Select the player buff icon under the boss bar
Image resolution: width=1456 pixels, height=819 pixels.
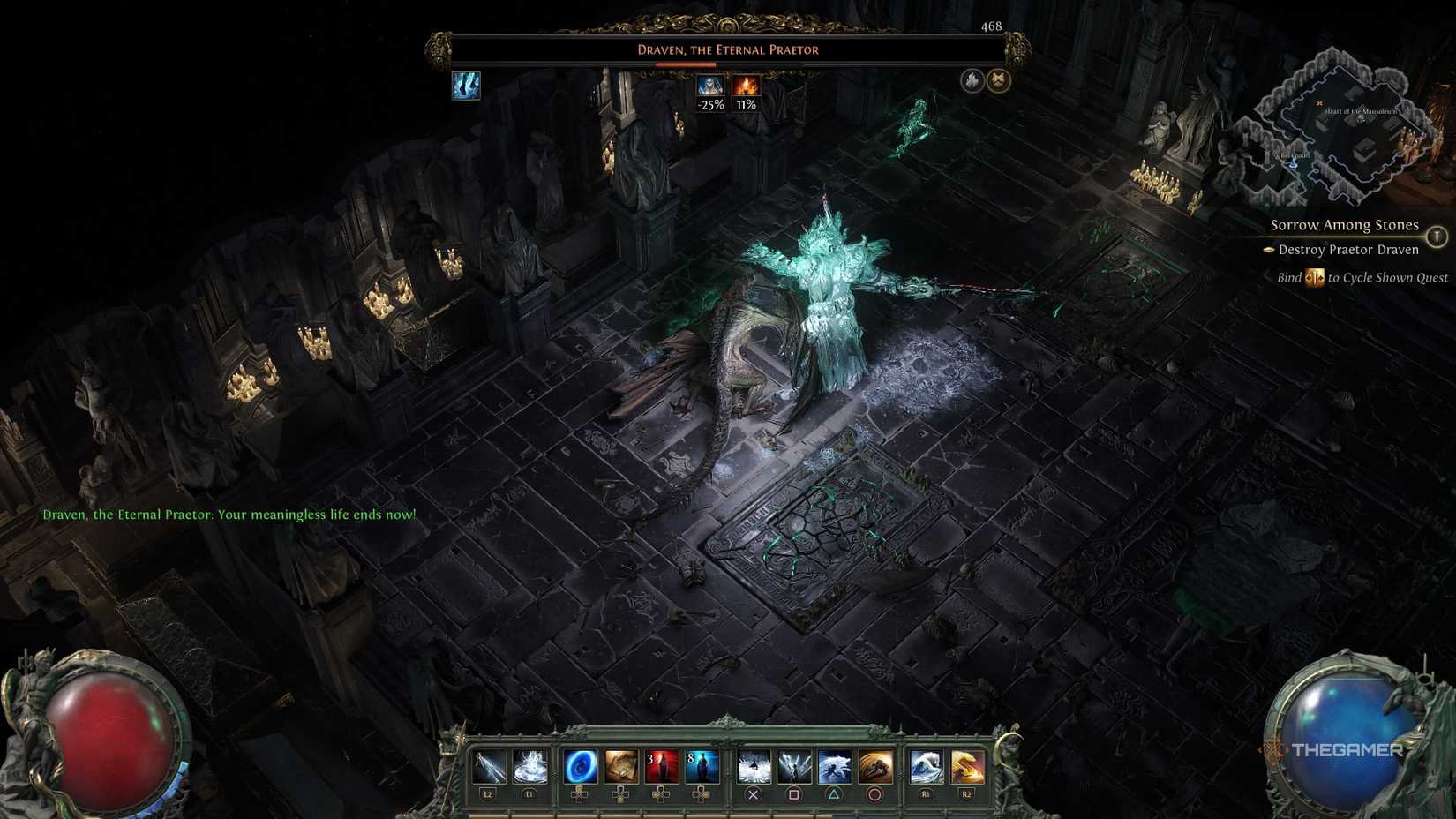(x=467, y=85)
